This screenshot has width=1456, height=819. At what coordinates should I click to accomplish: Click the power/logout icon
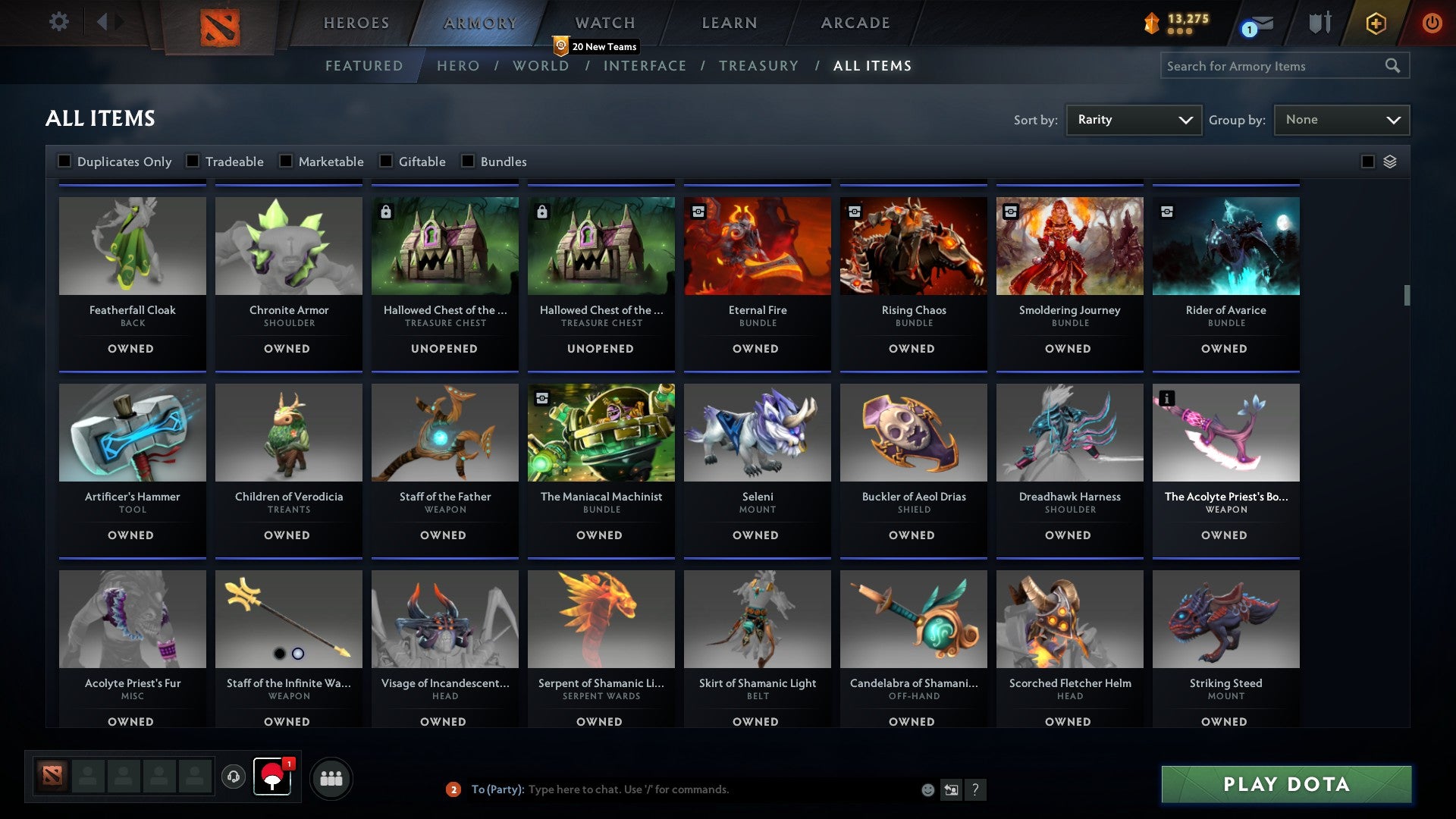tap(1432, 23)
